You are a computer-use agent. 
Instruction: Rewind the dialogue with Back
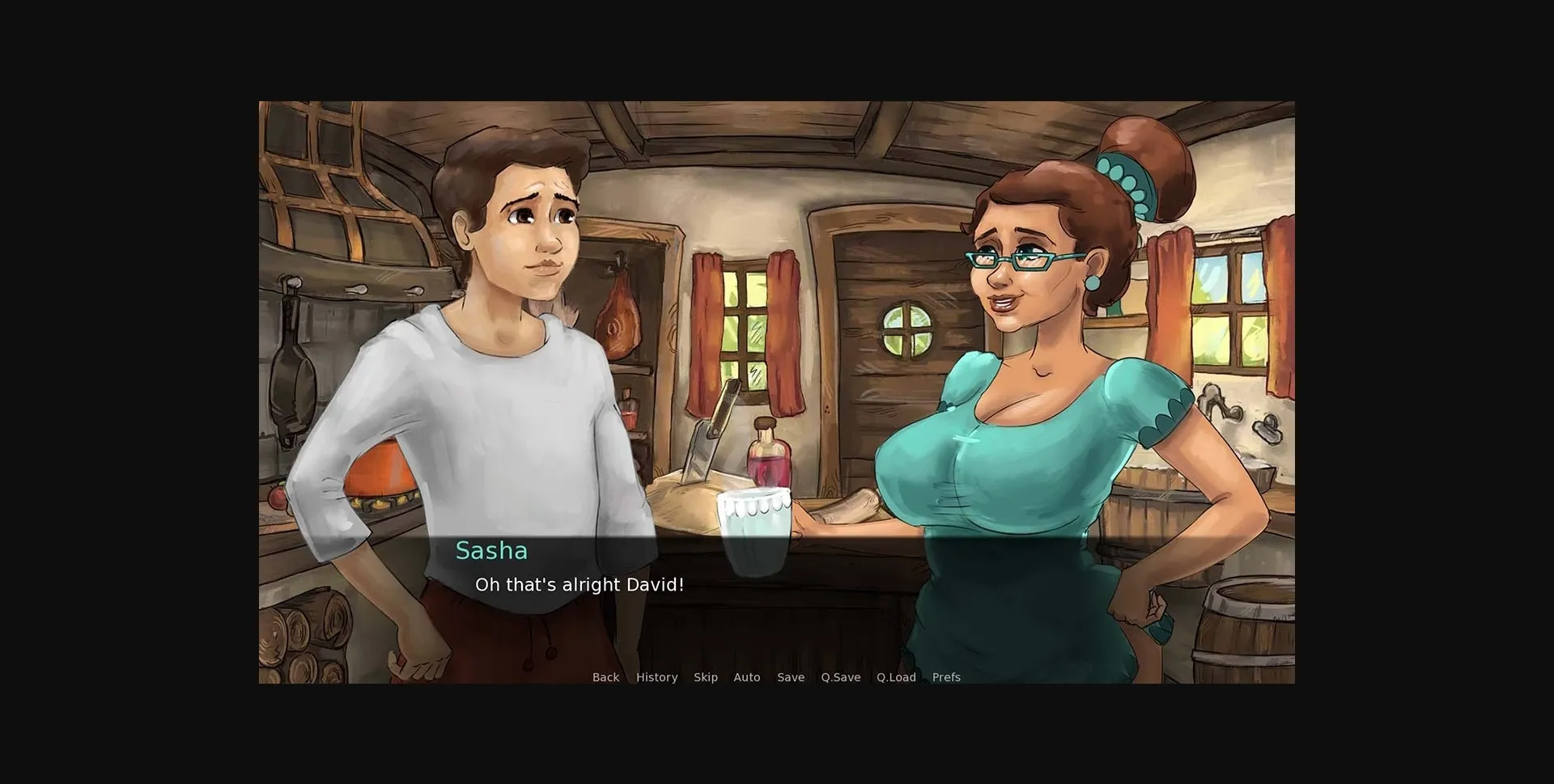(605, 677)
